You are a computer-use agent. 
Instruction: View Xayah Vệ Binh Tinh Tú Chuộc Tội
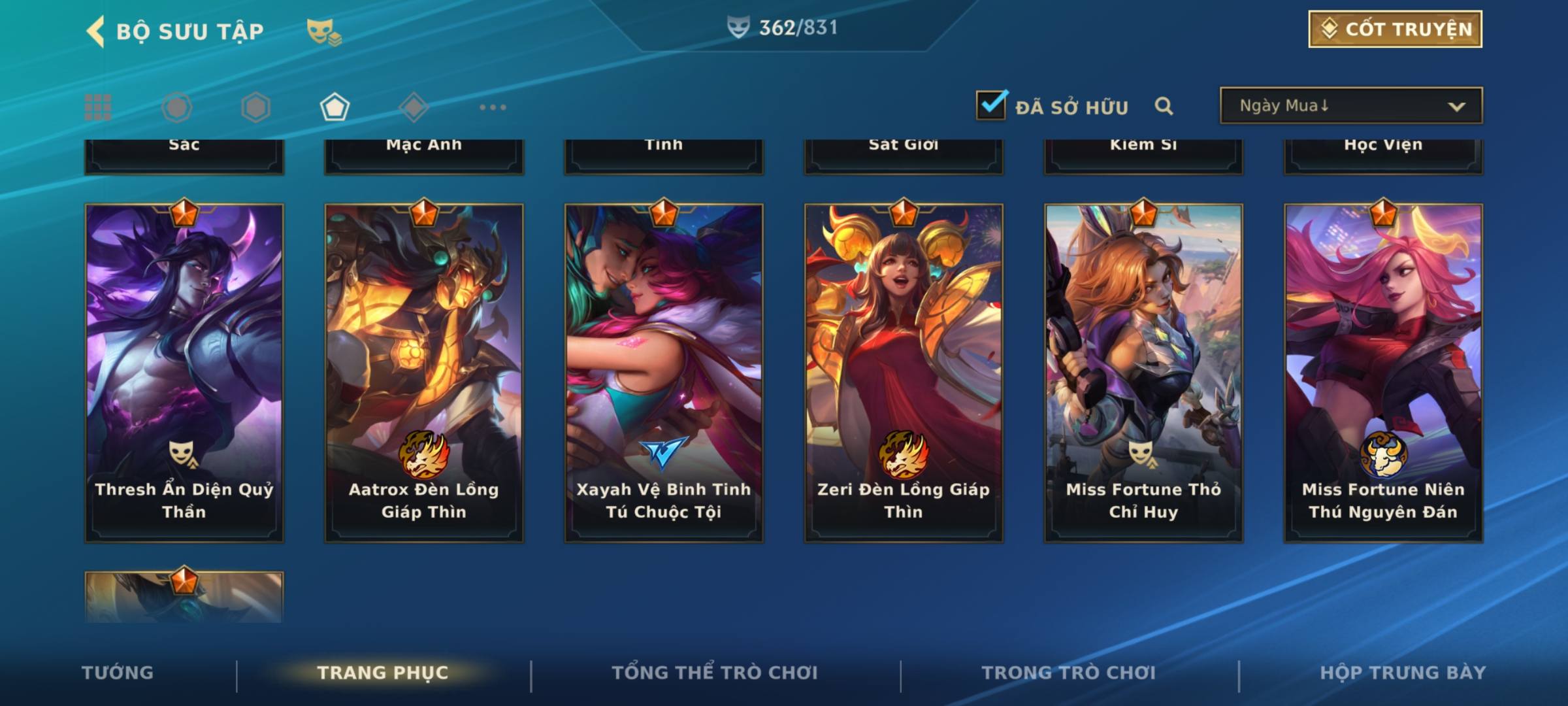point(664,373)
